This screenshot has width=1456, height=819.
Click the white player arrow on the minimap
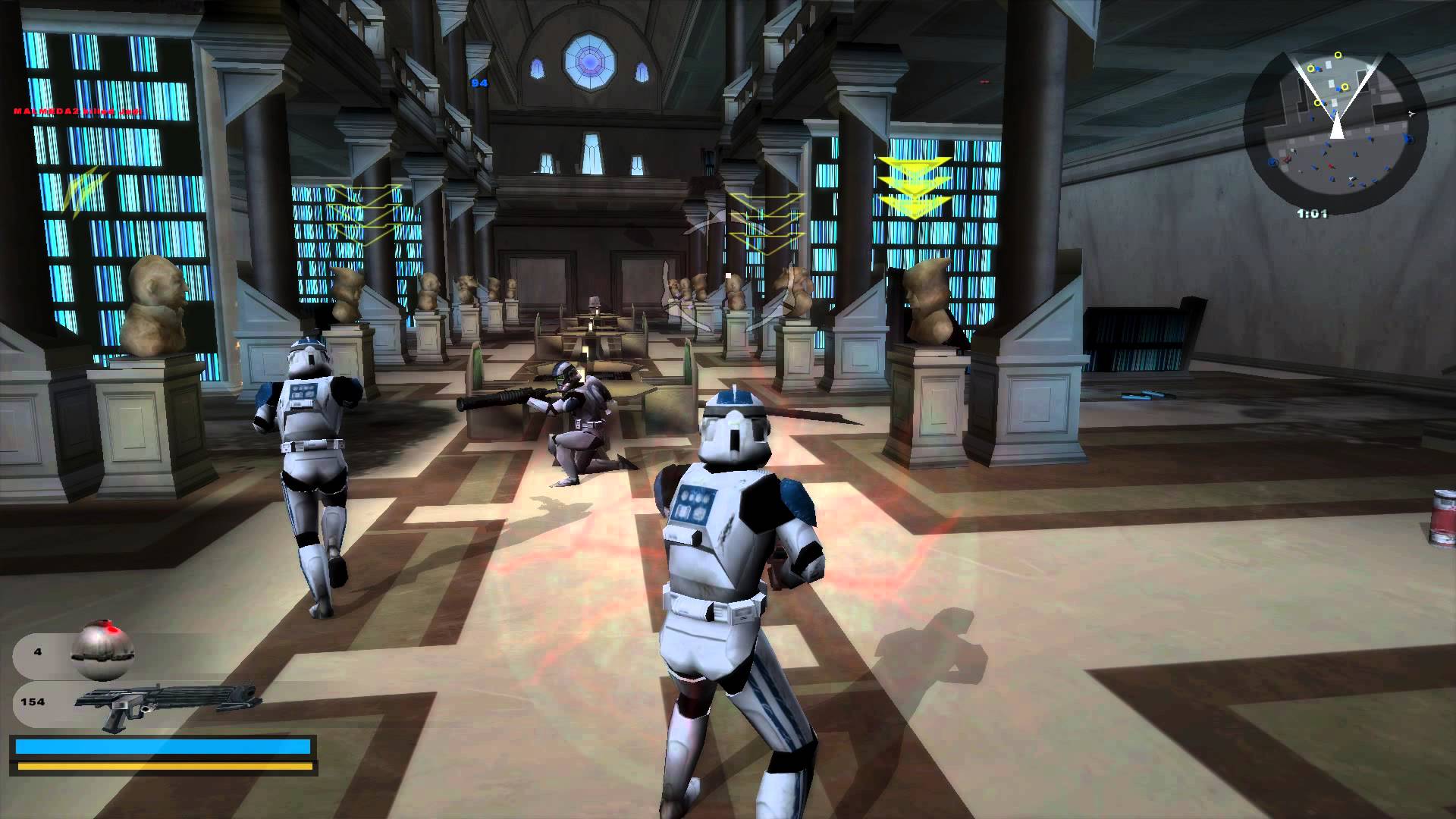[1338, 127]
